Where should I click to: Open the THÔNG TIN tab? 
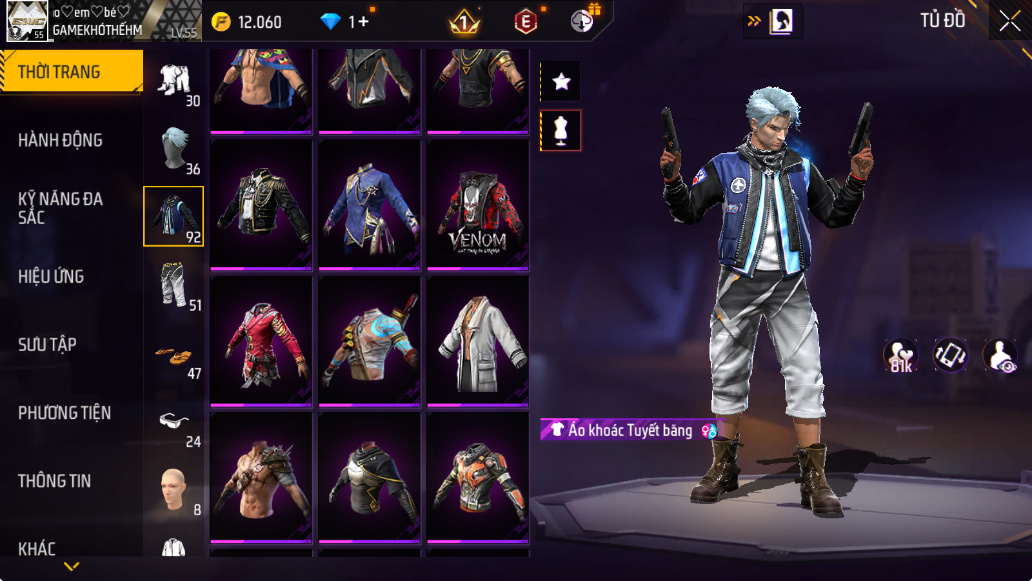point(54,481)
